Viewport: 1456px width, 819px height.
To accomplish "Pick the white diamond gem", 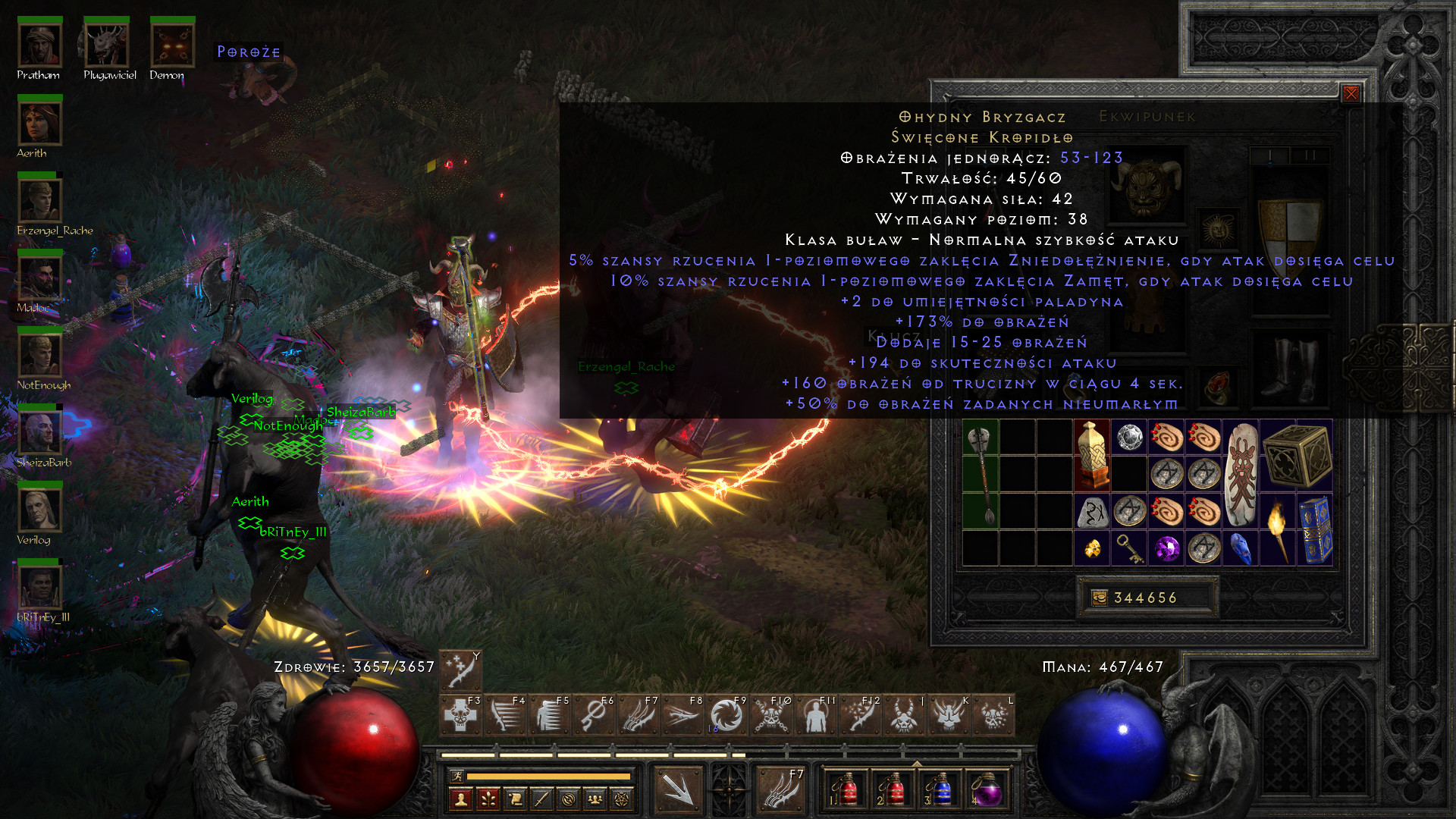I will [x=1129, y=438].
